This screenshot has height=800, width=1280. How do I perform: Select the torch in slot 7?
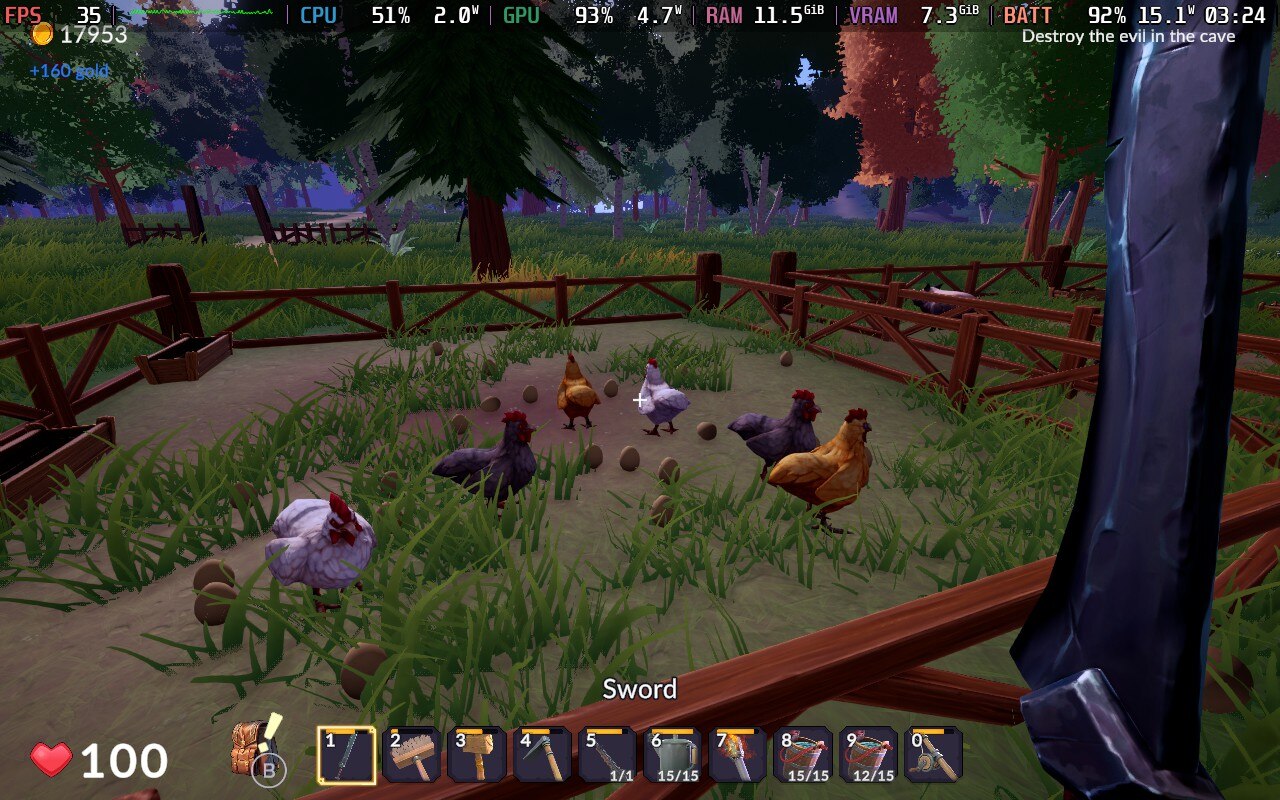point(739,755)
